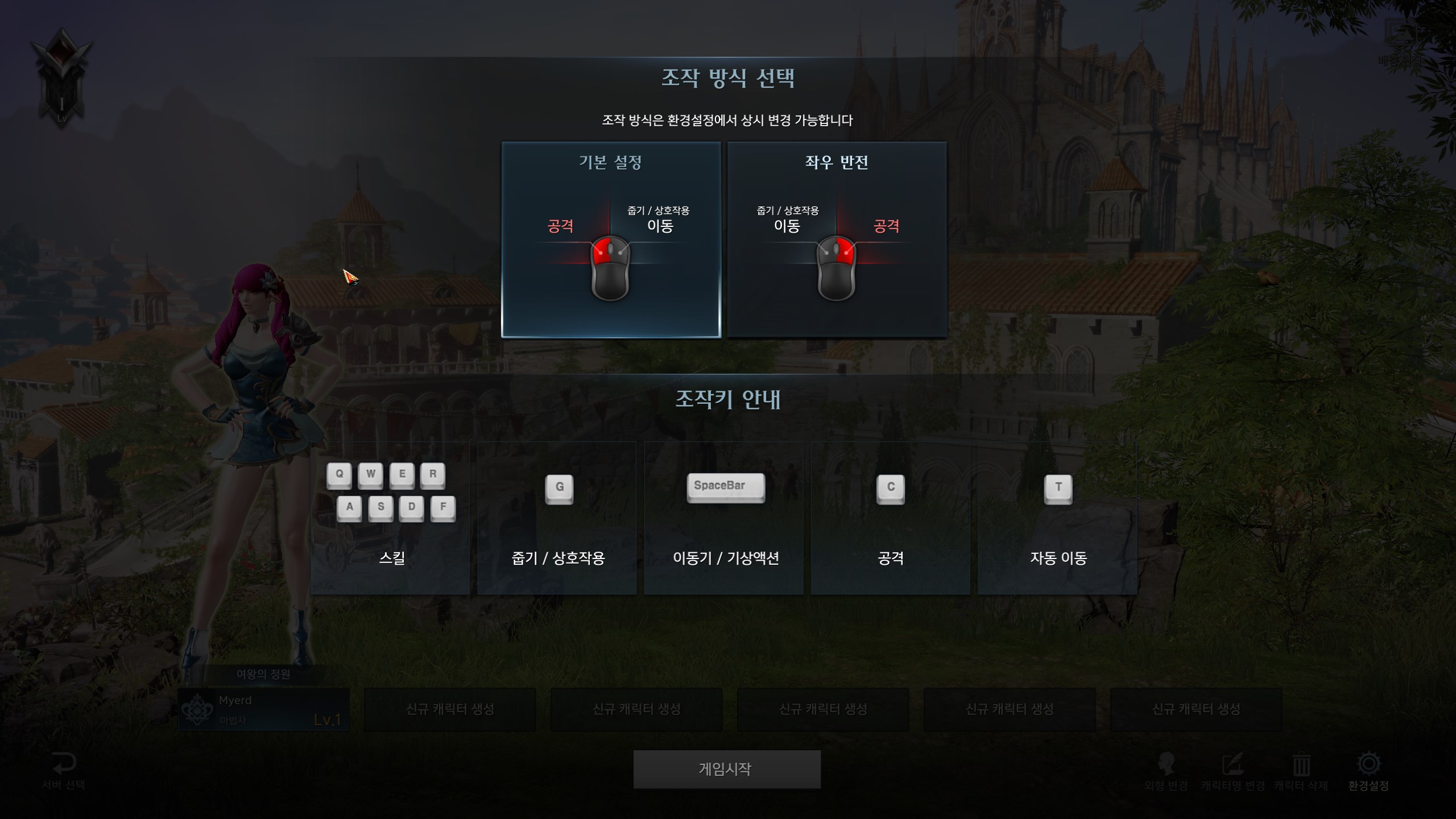The image size is (1456, 819).
Task: Start the game with 게임시작
Action: coord(726,769)
